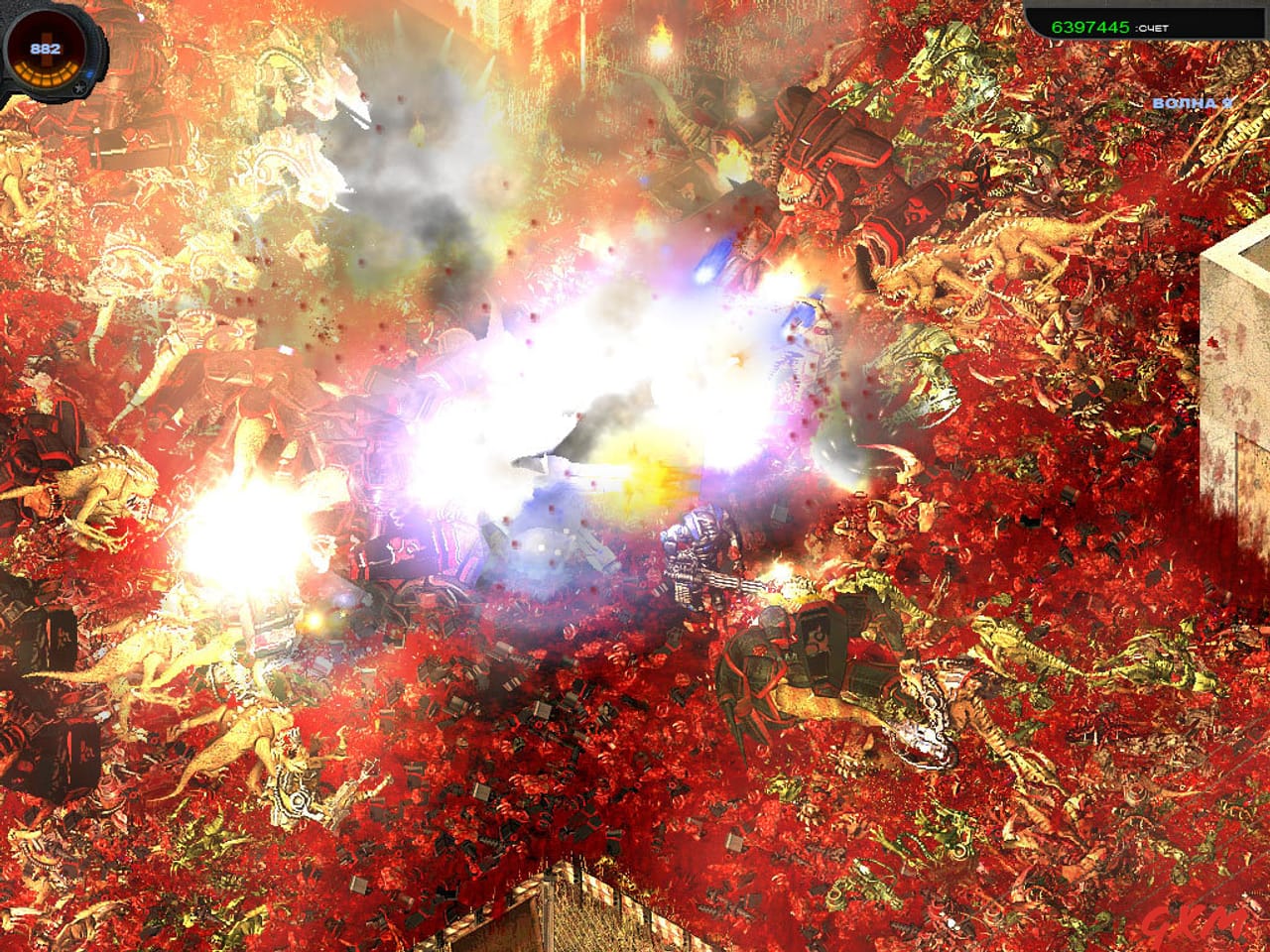Image resolution: width=1270 pixels, height=952 pixels.
Task: Toggle the orange ammo arc segments
Action: [47, 73]
